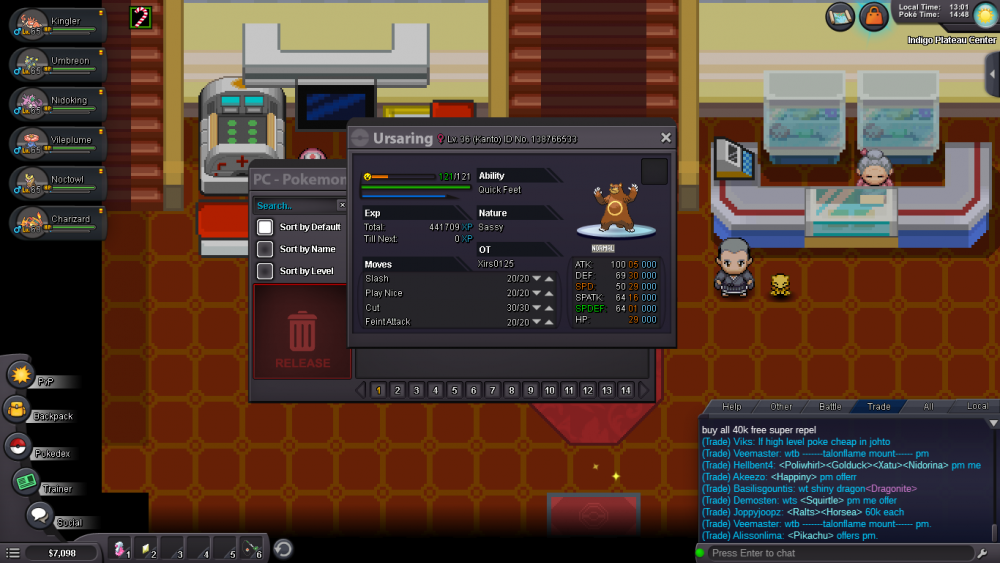Viewport: 1000px width, 563px height.
Task: Open the Pokedex
Action: point(18,446)
